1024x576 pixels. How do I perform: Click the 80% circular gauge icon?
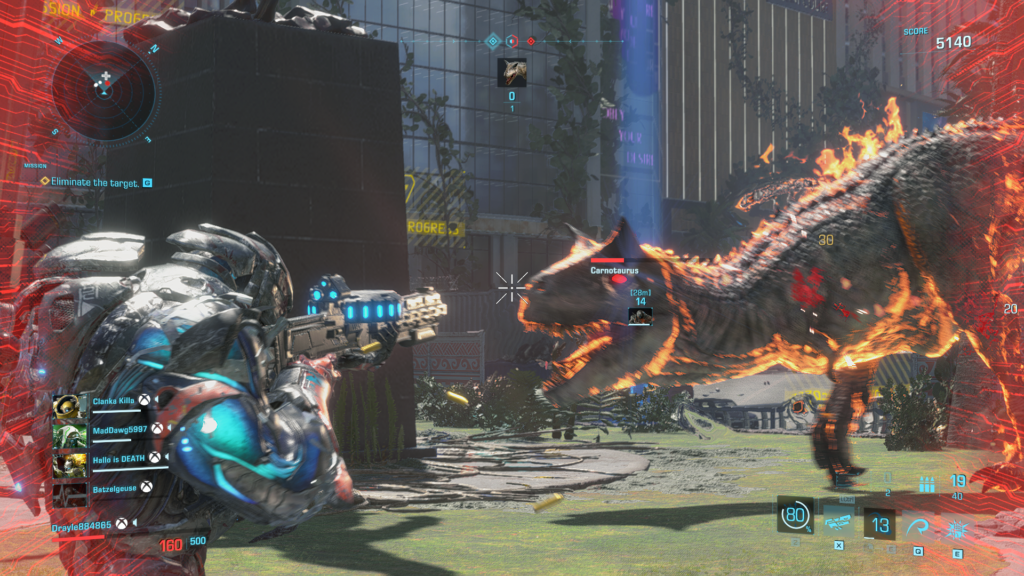coord(795,515)
